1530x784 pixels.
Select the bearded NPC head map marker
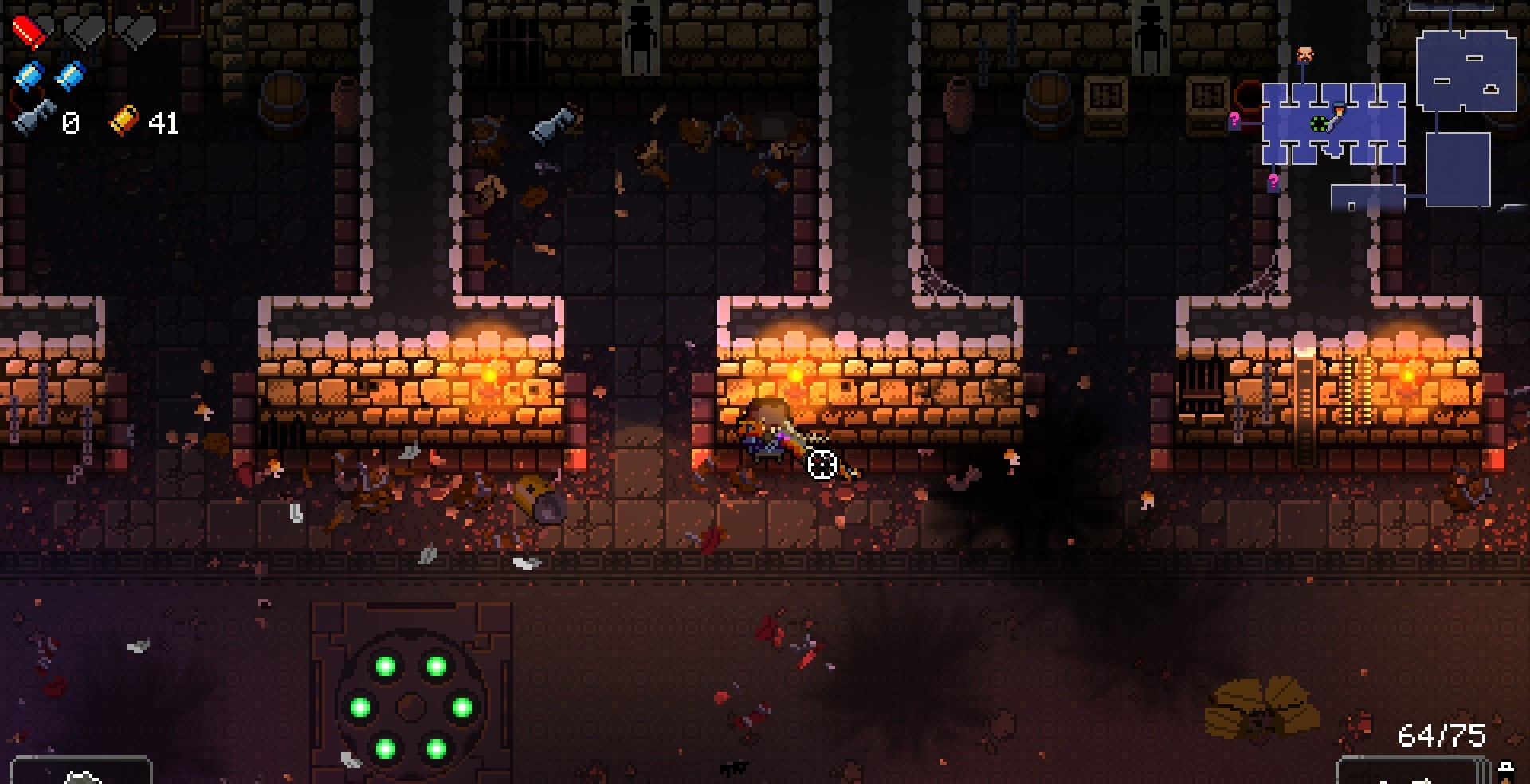[1304, 55]
